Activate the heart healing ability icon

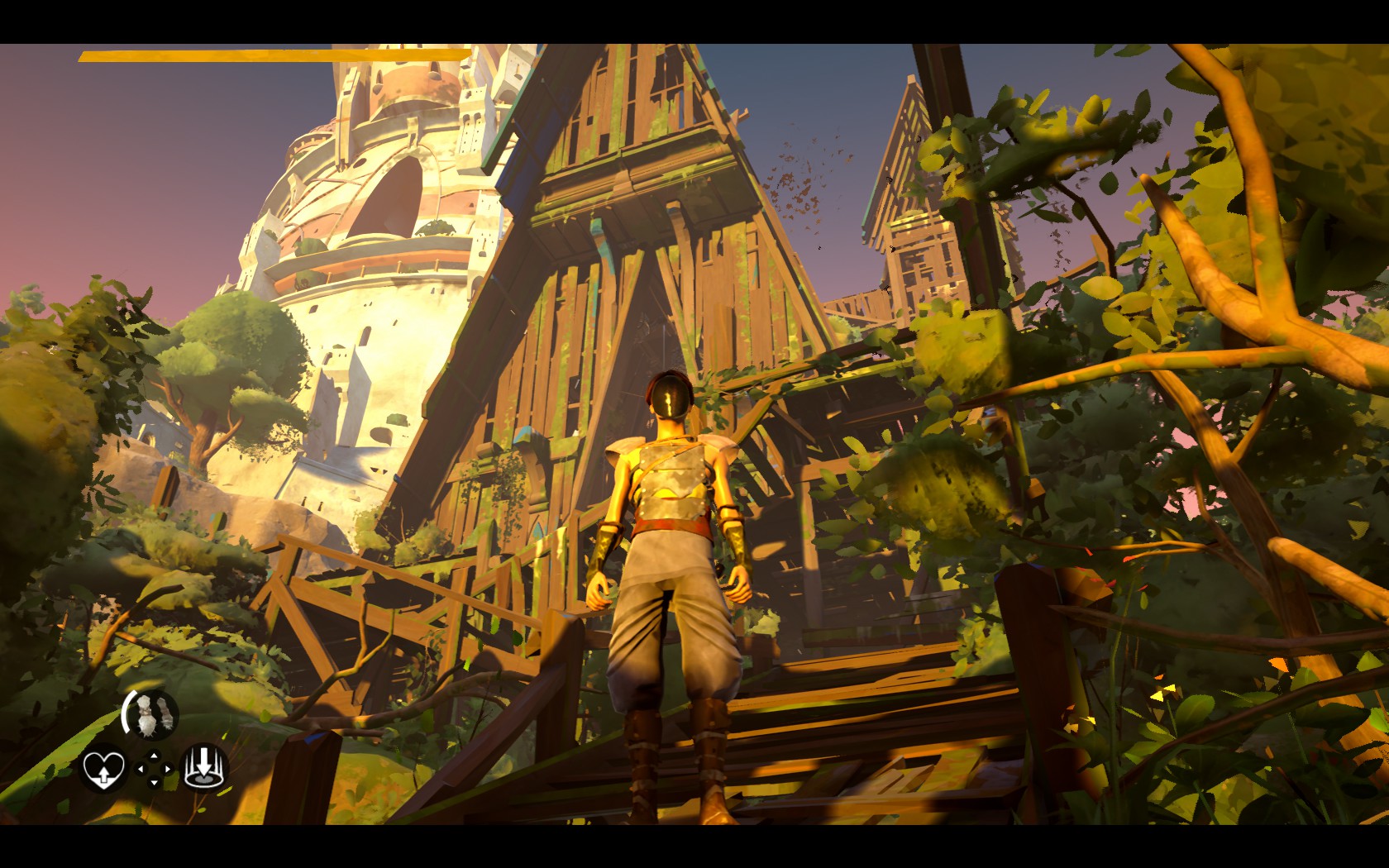click(x=104, y=769)
